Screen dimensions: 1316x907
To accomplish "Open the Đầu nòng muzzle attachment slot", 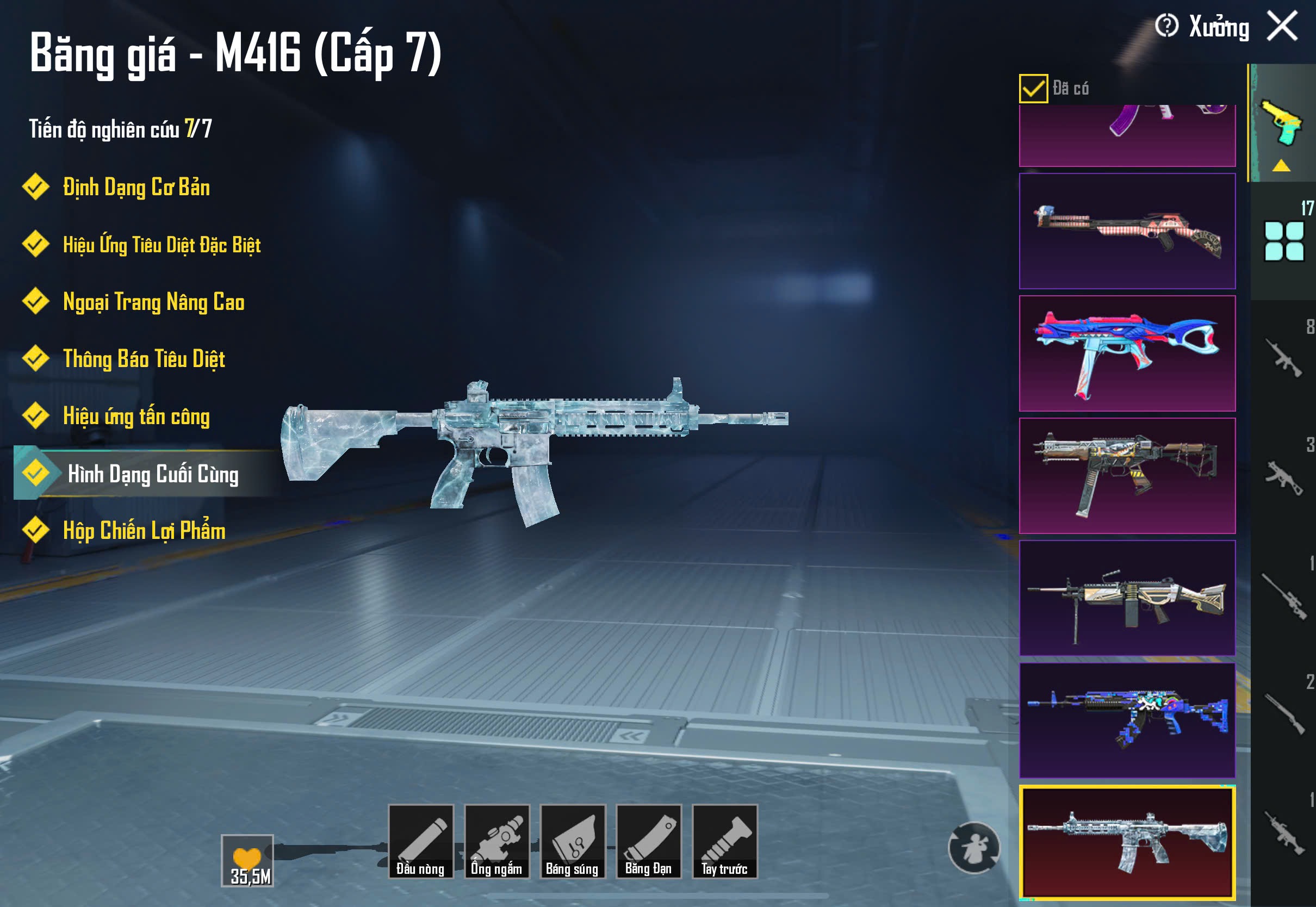I will tap(420, 842).
